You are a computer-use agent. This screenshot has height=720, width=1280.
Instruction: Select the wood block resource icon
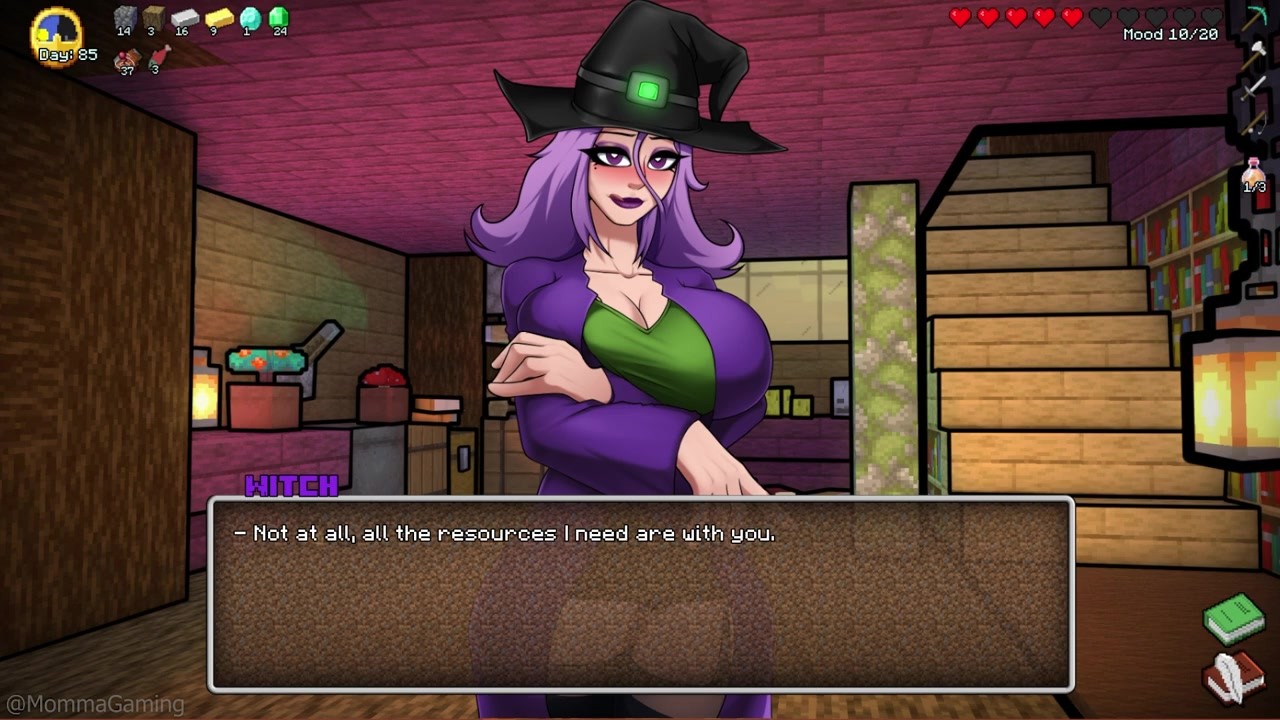click(x=153, y=18)
